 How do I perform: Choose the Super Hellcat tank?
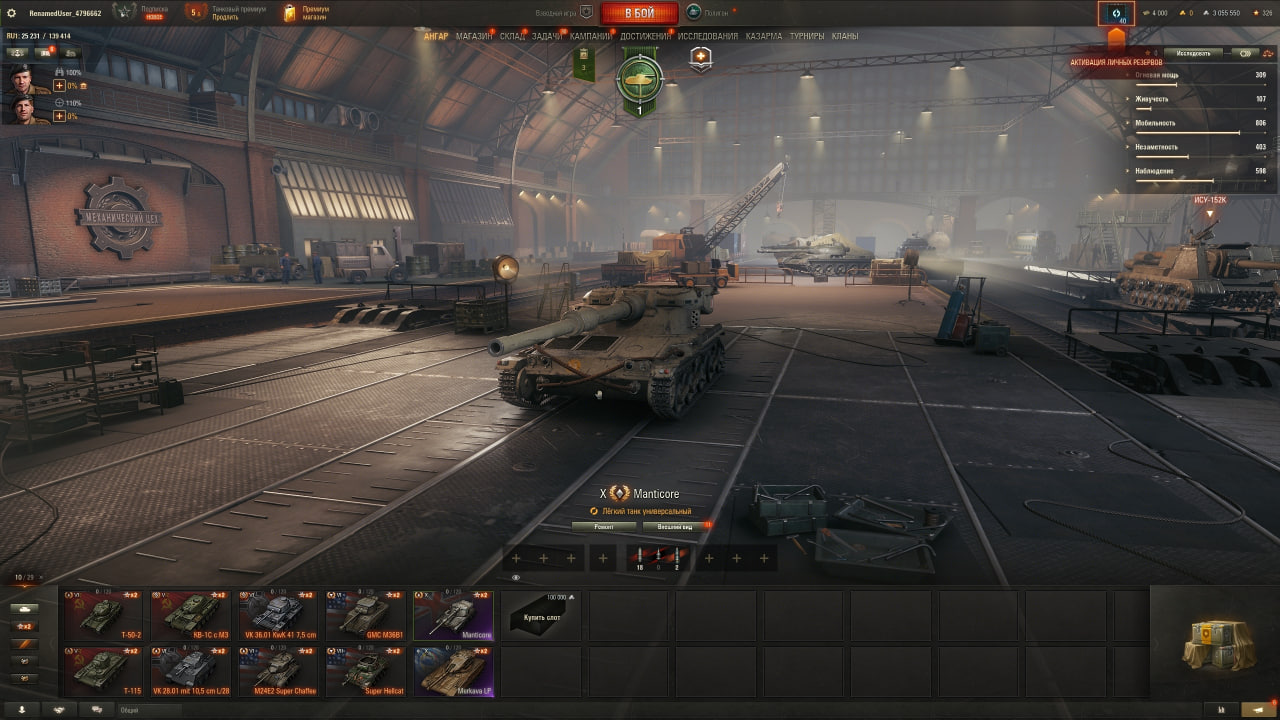365,671
